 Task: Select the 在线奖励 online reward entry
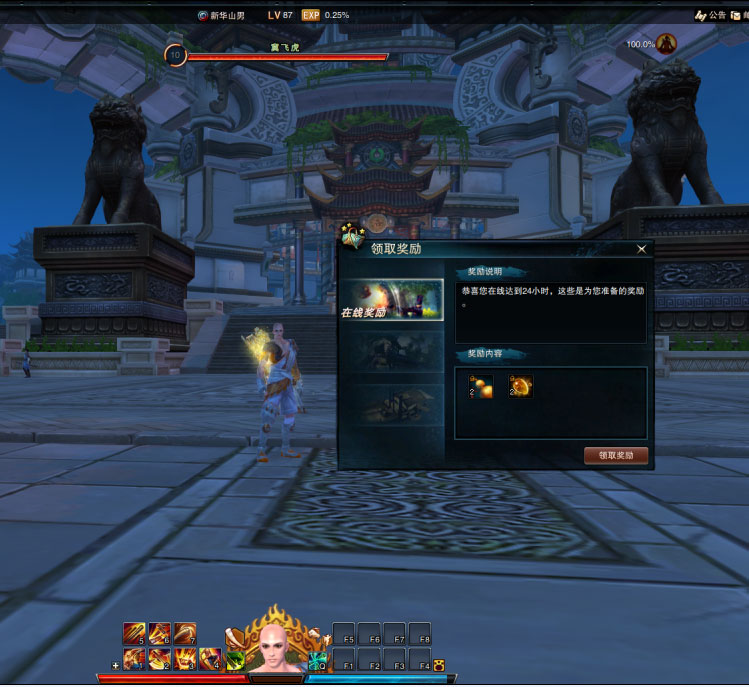click(391, 299)
